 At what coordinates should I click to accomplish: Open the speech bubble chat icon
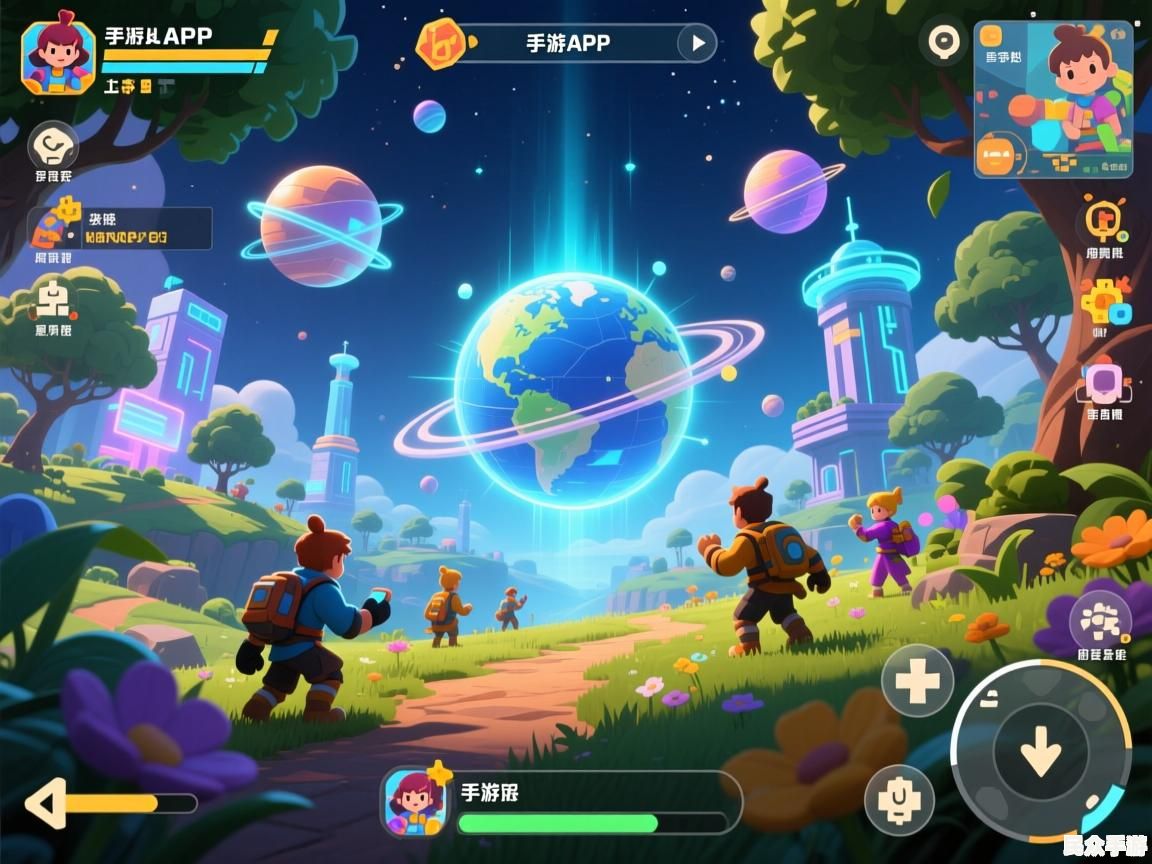[x=53, y=148]
